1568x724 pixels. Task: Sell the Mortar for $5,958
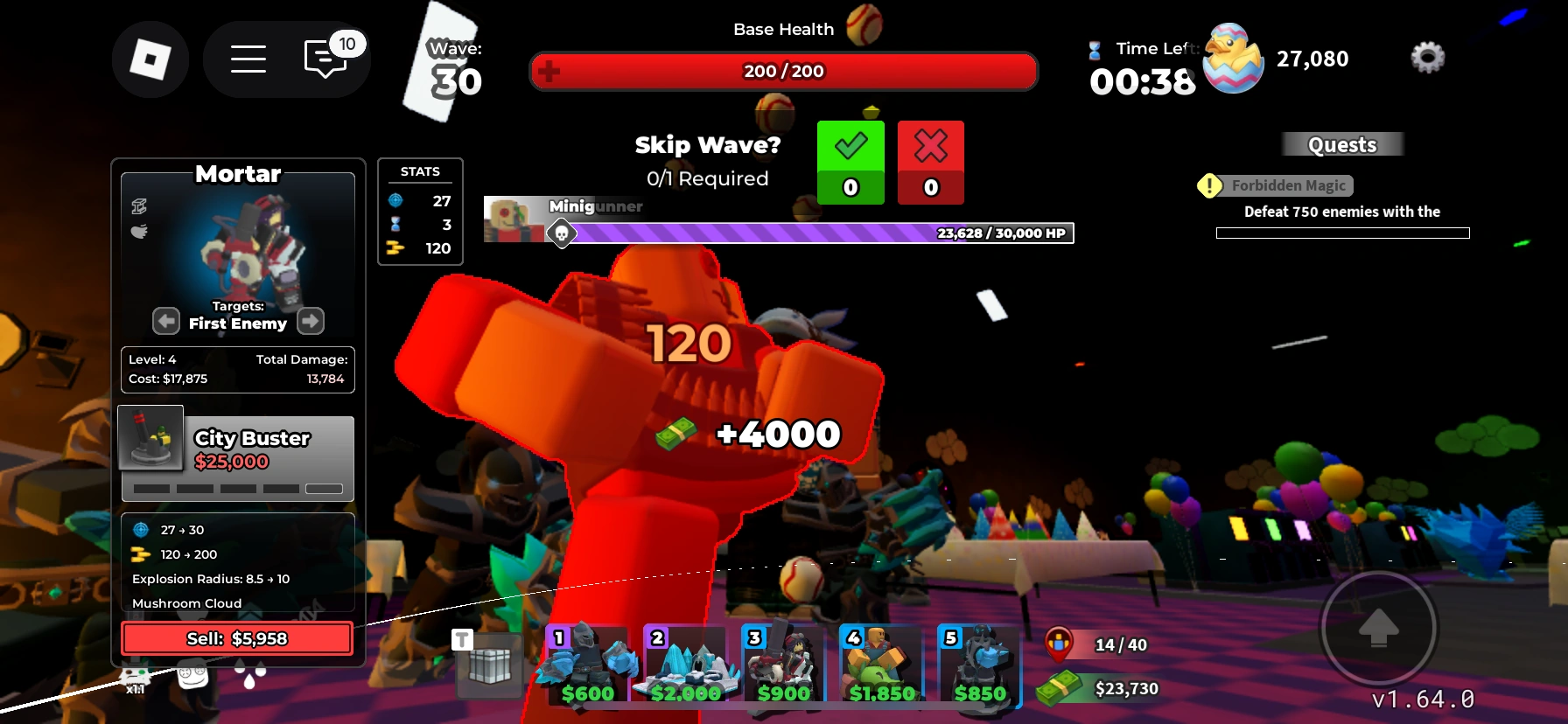(235, 637)
